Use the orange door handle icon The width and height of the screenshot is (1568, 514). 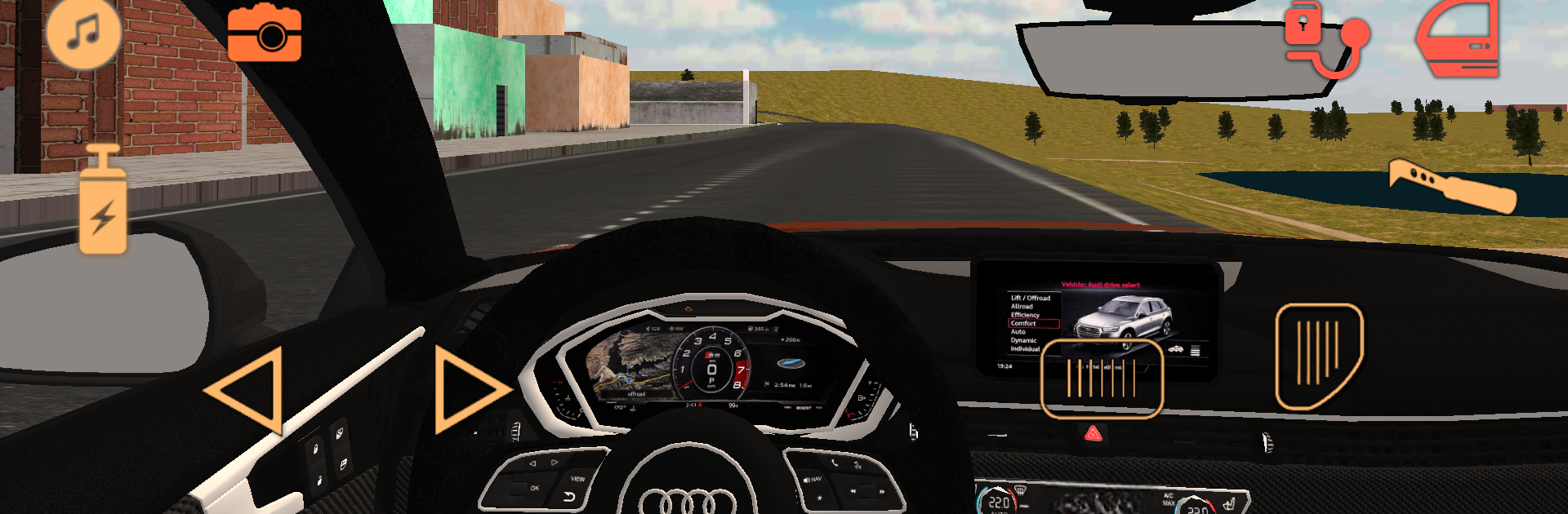[1451, 185]
